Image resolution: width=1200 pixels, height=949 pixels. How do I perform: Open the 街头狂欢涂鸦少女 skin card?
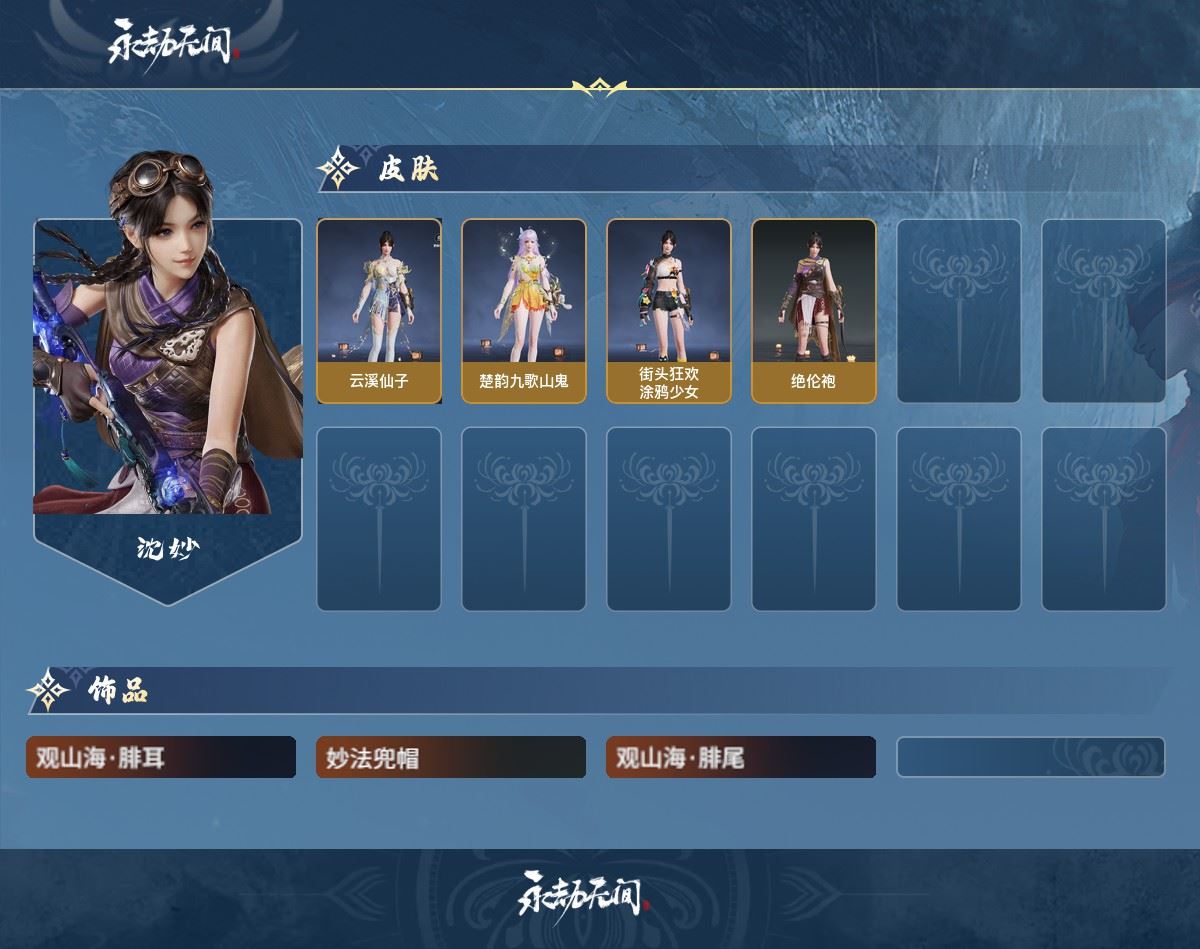[x=668, y=311]
